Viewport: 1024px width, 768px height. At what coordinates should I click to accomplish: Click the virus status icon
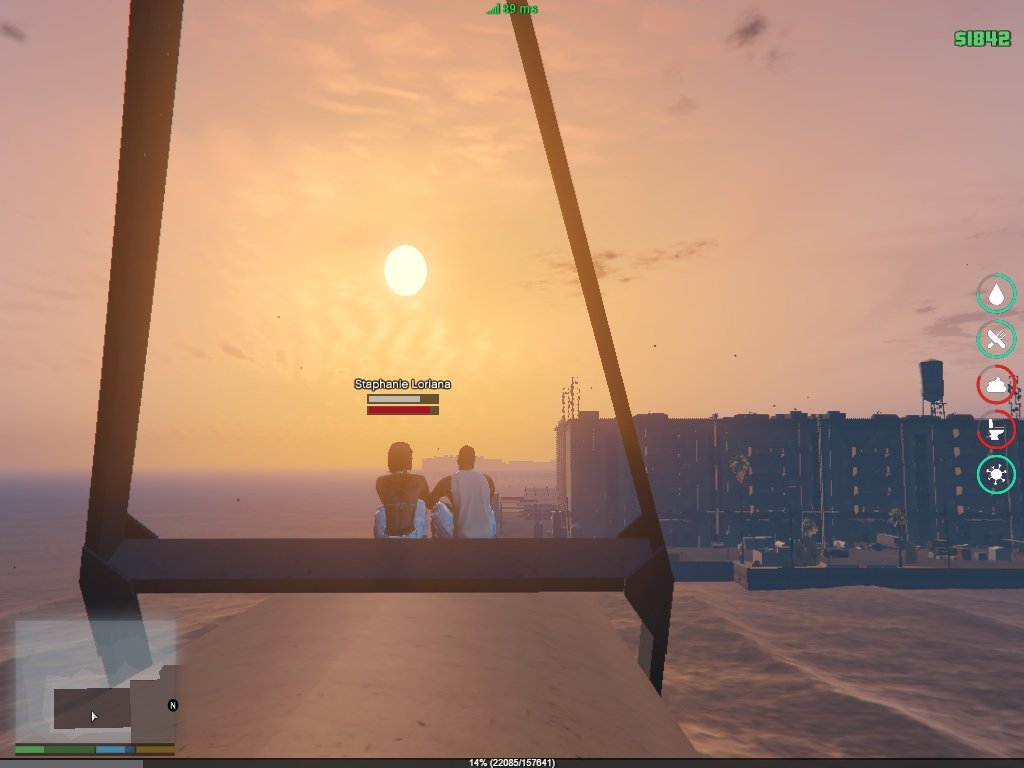click(996, 475)
